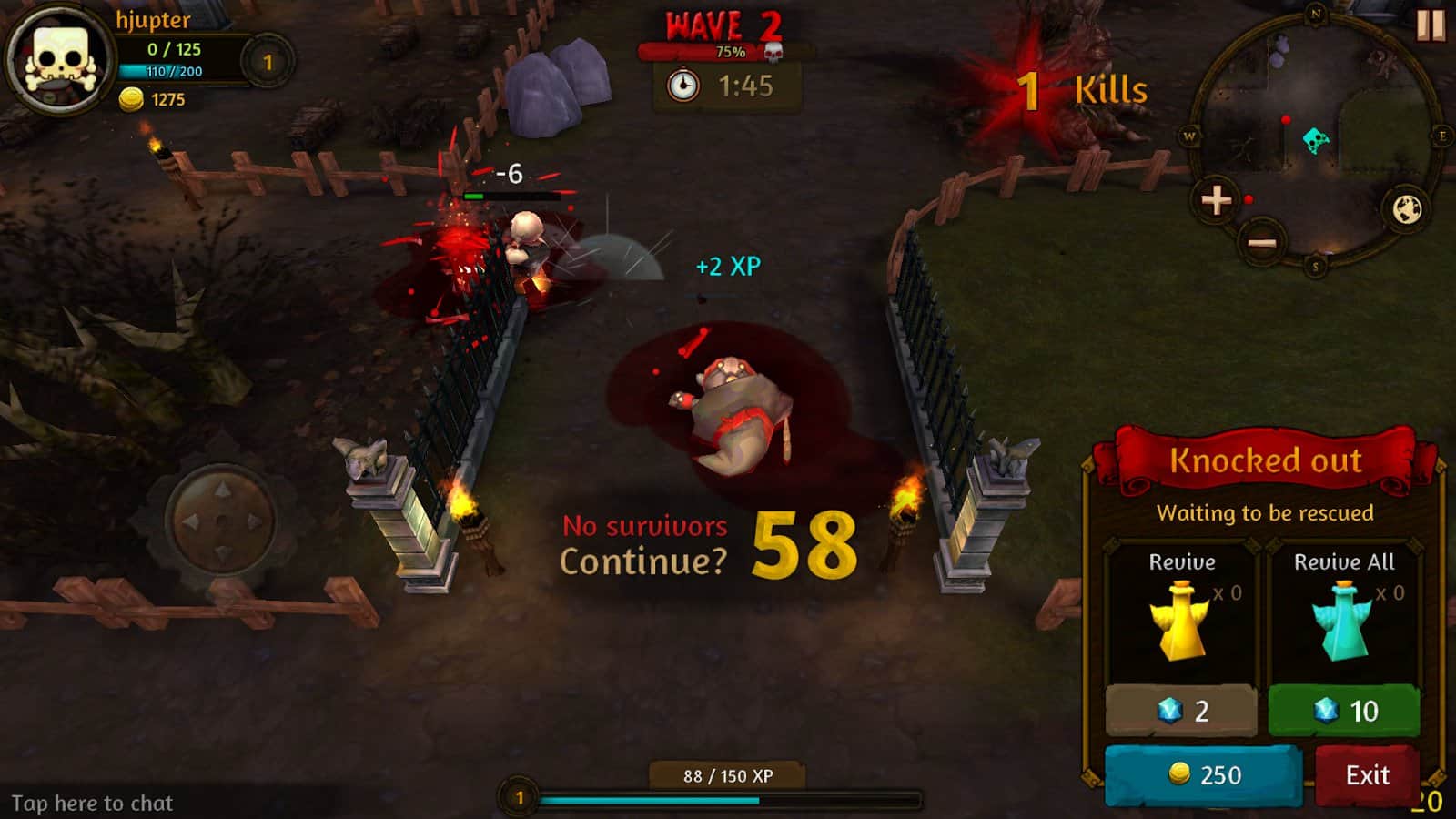Zoom out the minimap with minus button
Screen dimensions: 1456x819
pos(1261,243)
